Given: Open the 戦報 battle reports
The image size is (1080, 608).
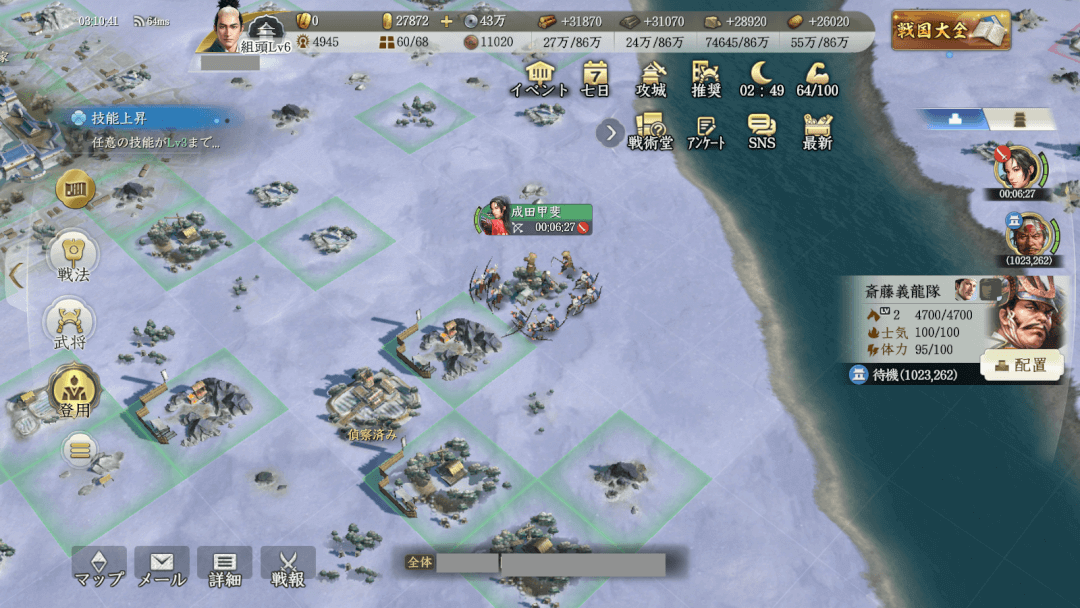Looking at the screenshot, I should 288,567.
